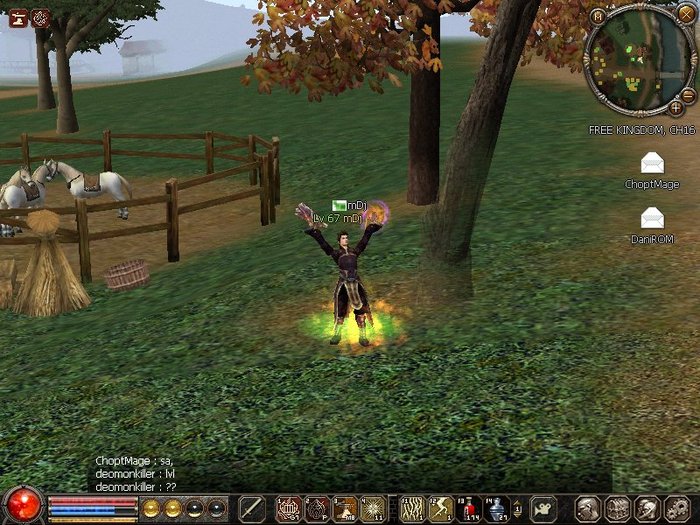Open the whisper envelope from DaniROM
The height and width of the screenshot is (525, 700).
point(652,218)
